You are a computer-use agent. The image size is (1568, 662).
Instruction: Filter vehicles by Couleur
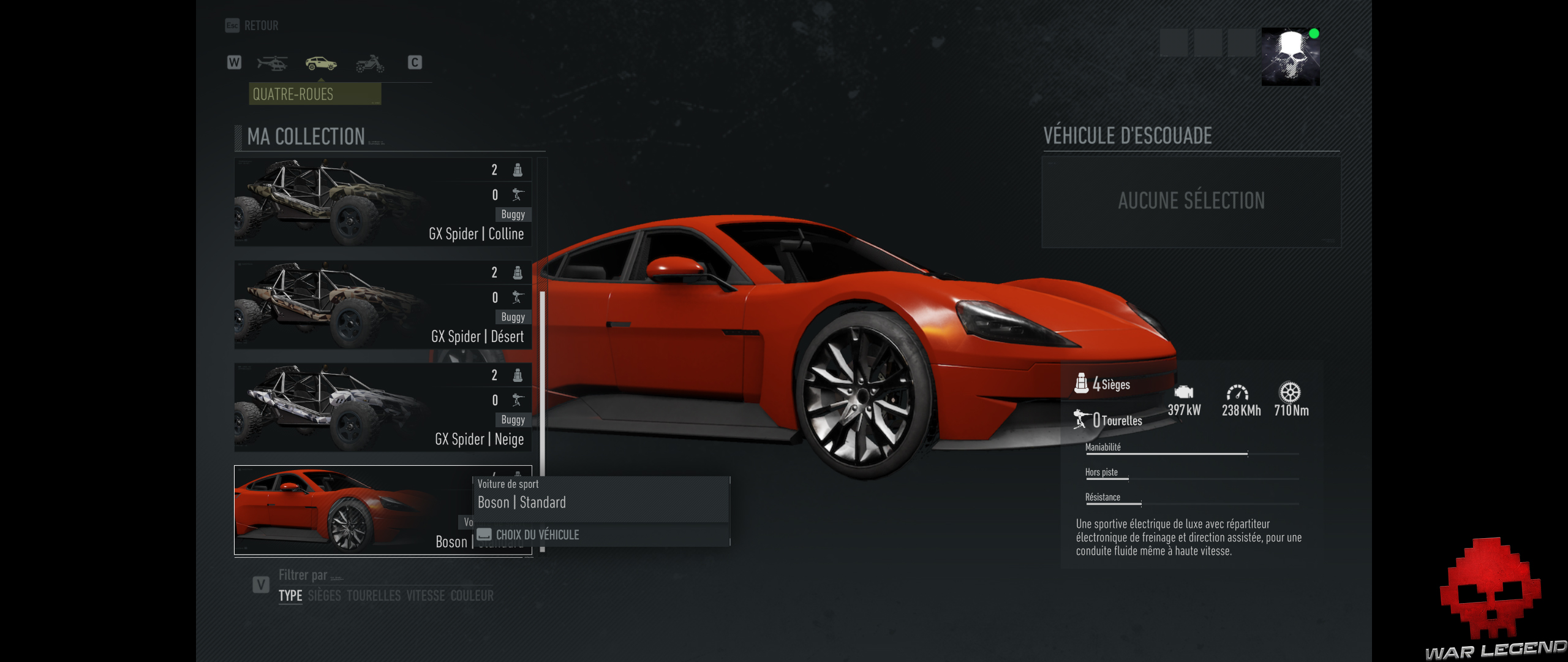coord(472,596)
